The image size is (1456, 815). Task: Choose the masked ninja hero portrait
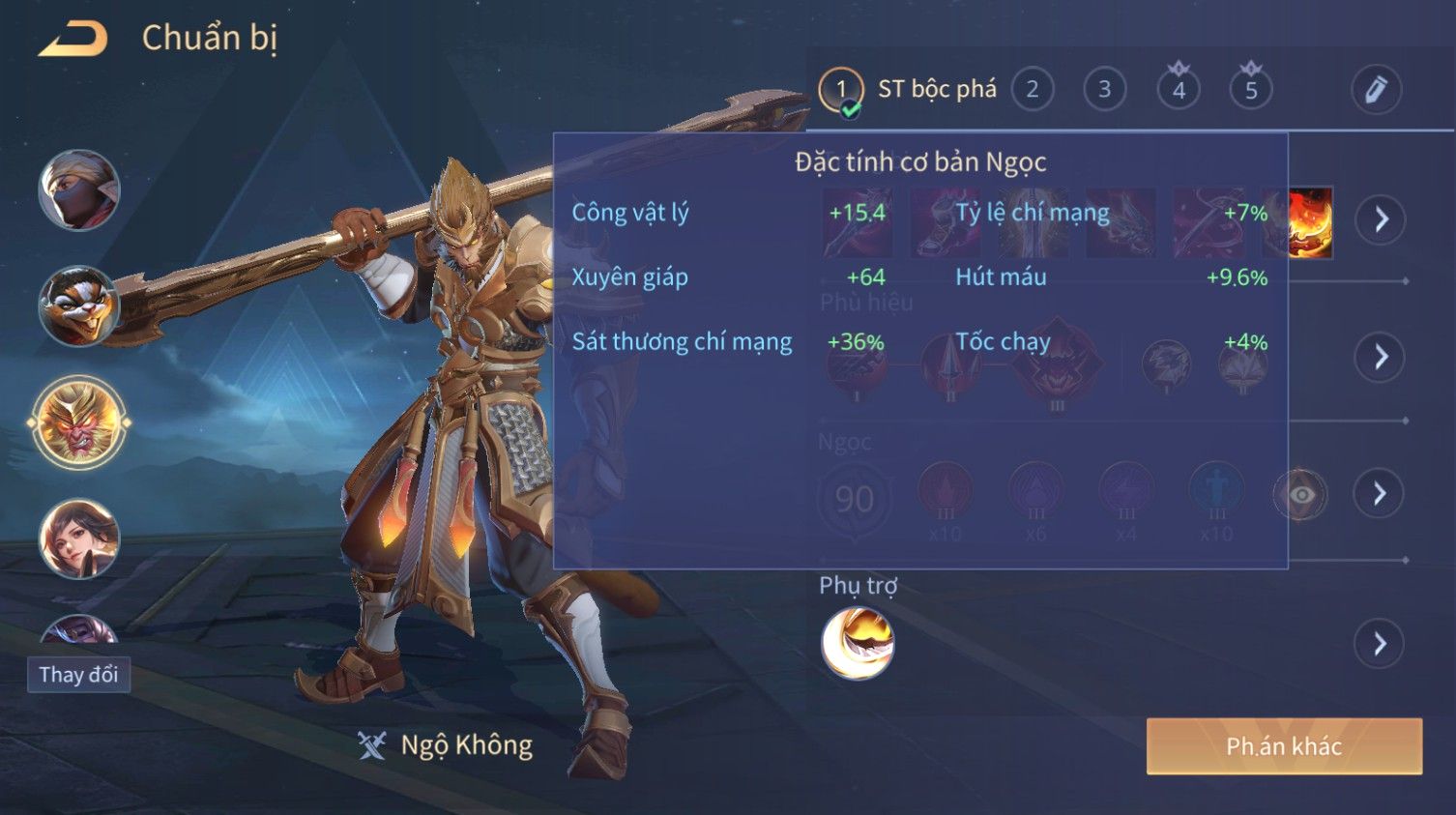click(79, 190)
